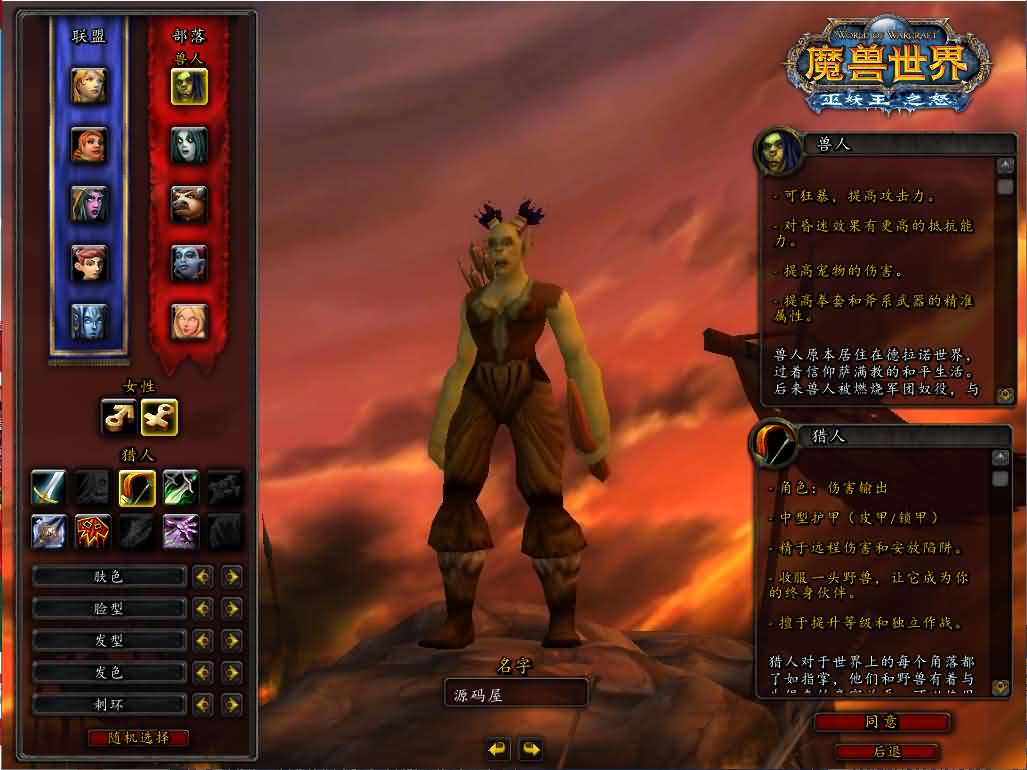Select the Warrior class icon
This screenshot has width=1027, height=770.
[x=48, y=487]
